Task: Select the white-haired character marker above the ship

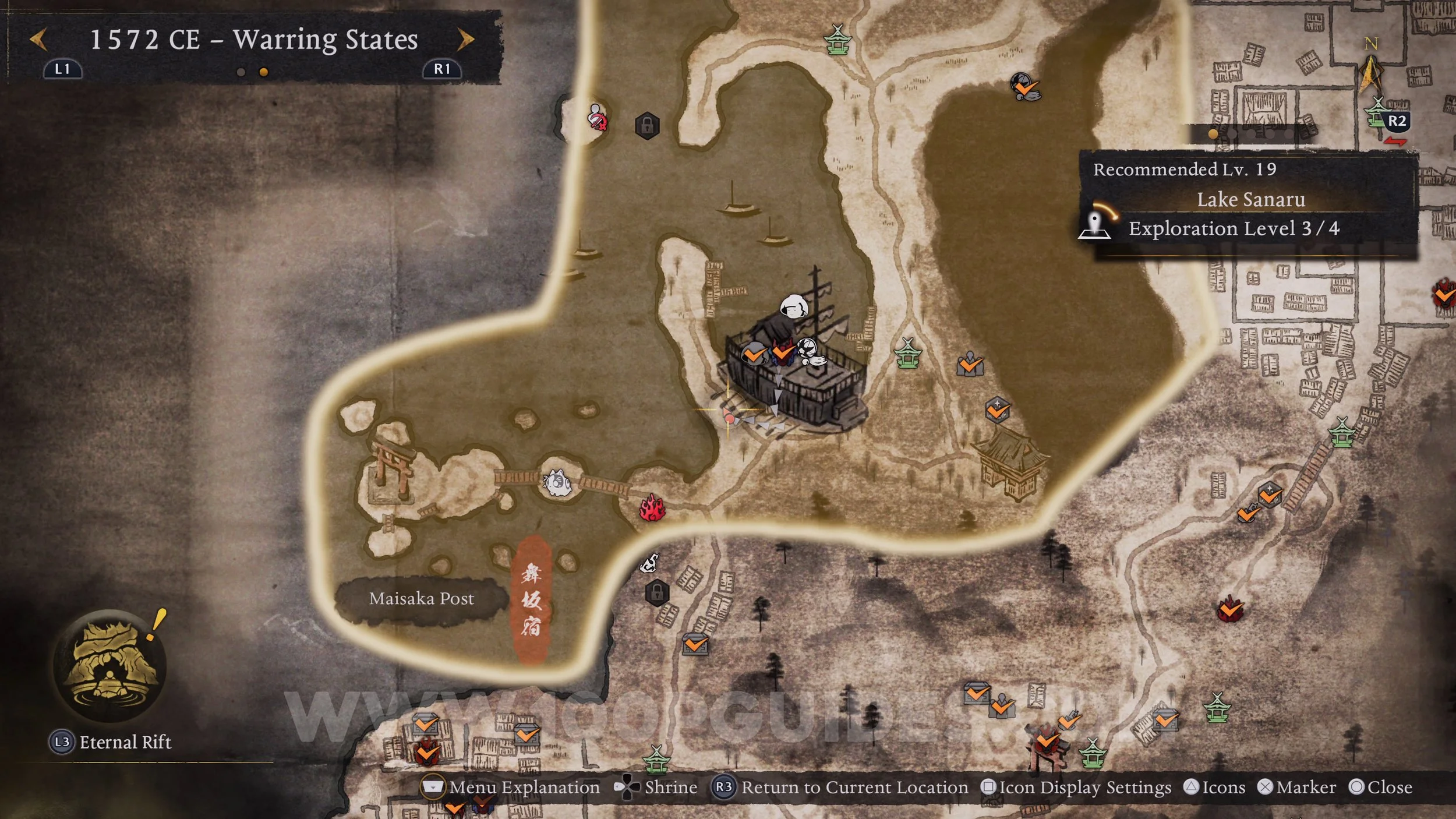Action: click(x=793, y=306)
